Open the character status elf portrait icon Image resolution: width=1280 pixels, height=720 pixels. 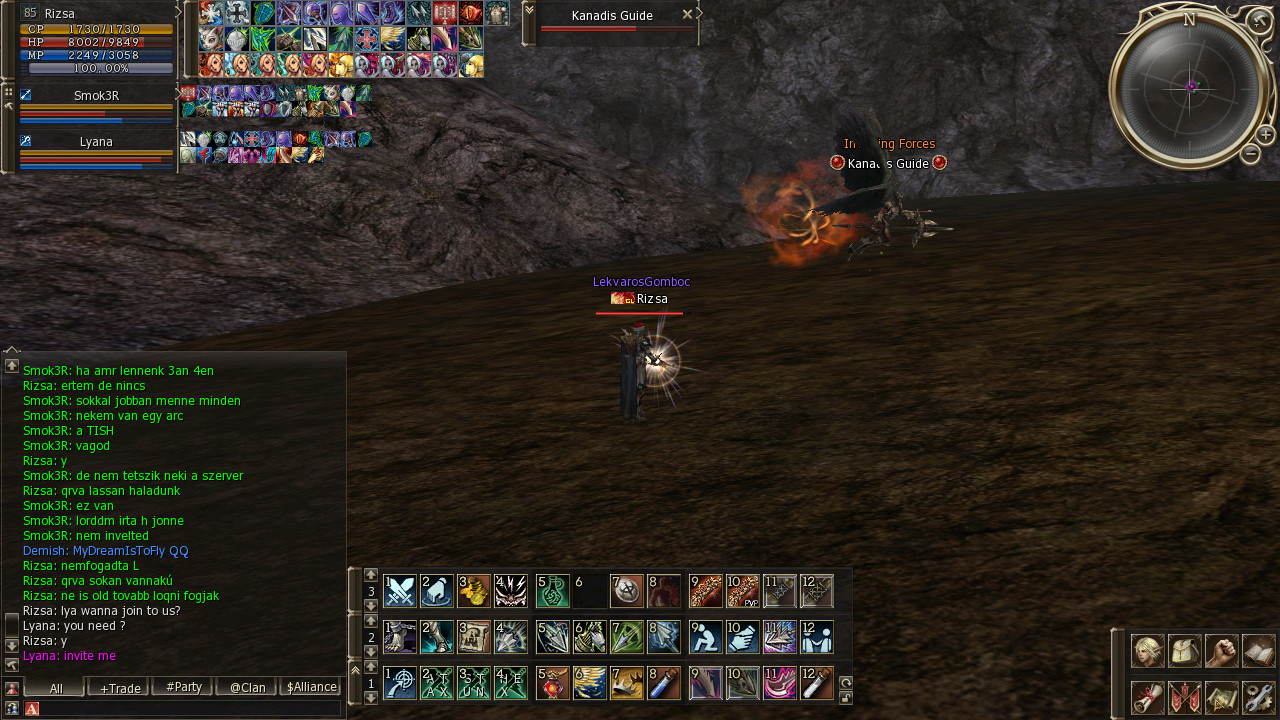click(x=1147, y=651)
